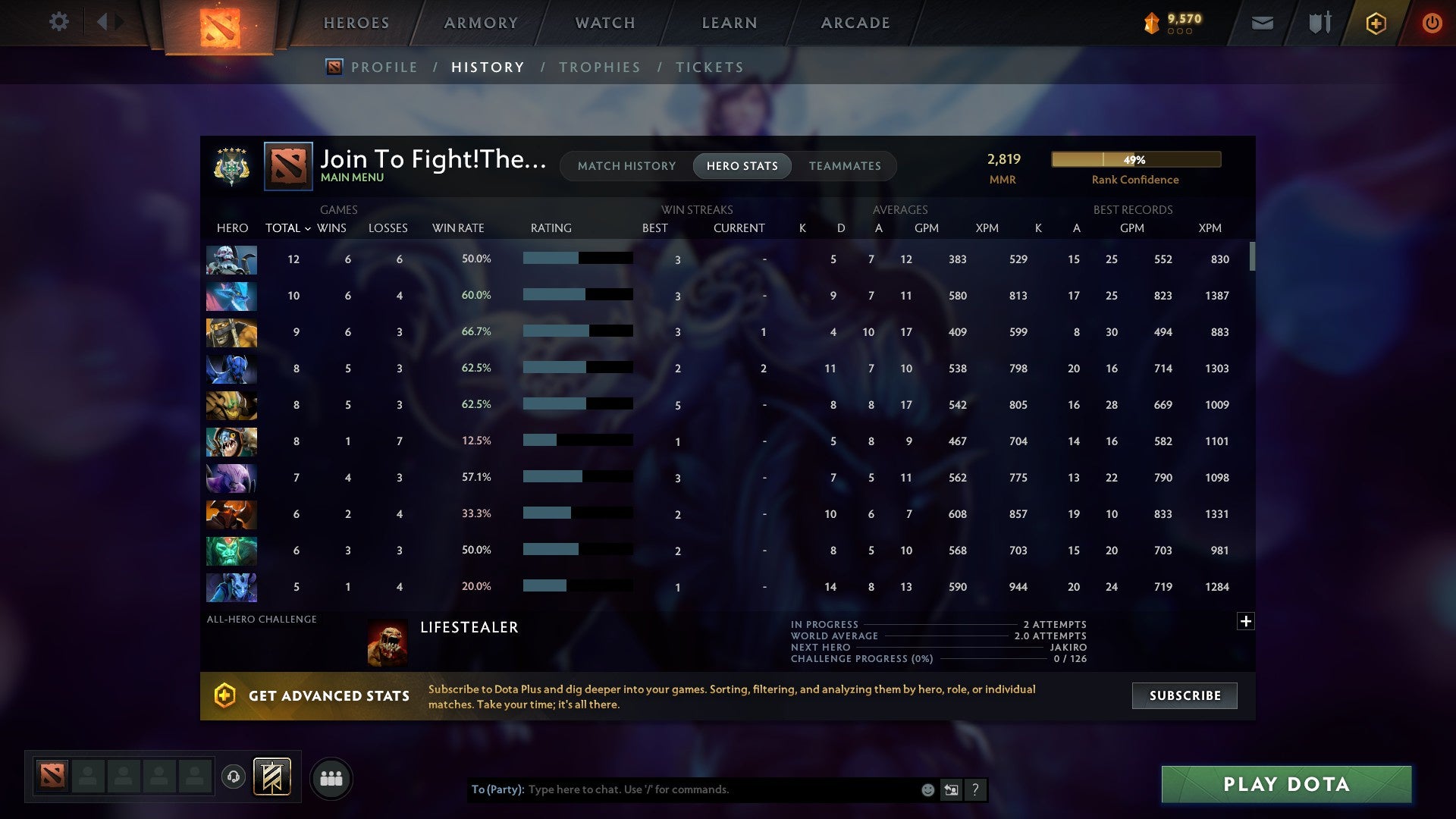Open the chat channel switcher next to chat
Image resolution: width=1456 pixels, height=819 pixels.
pyautogui.click(x=950, y=789)
